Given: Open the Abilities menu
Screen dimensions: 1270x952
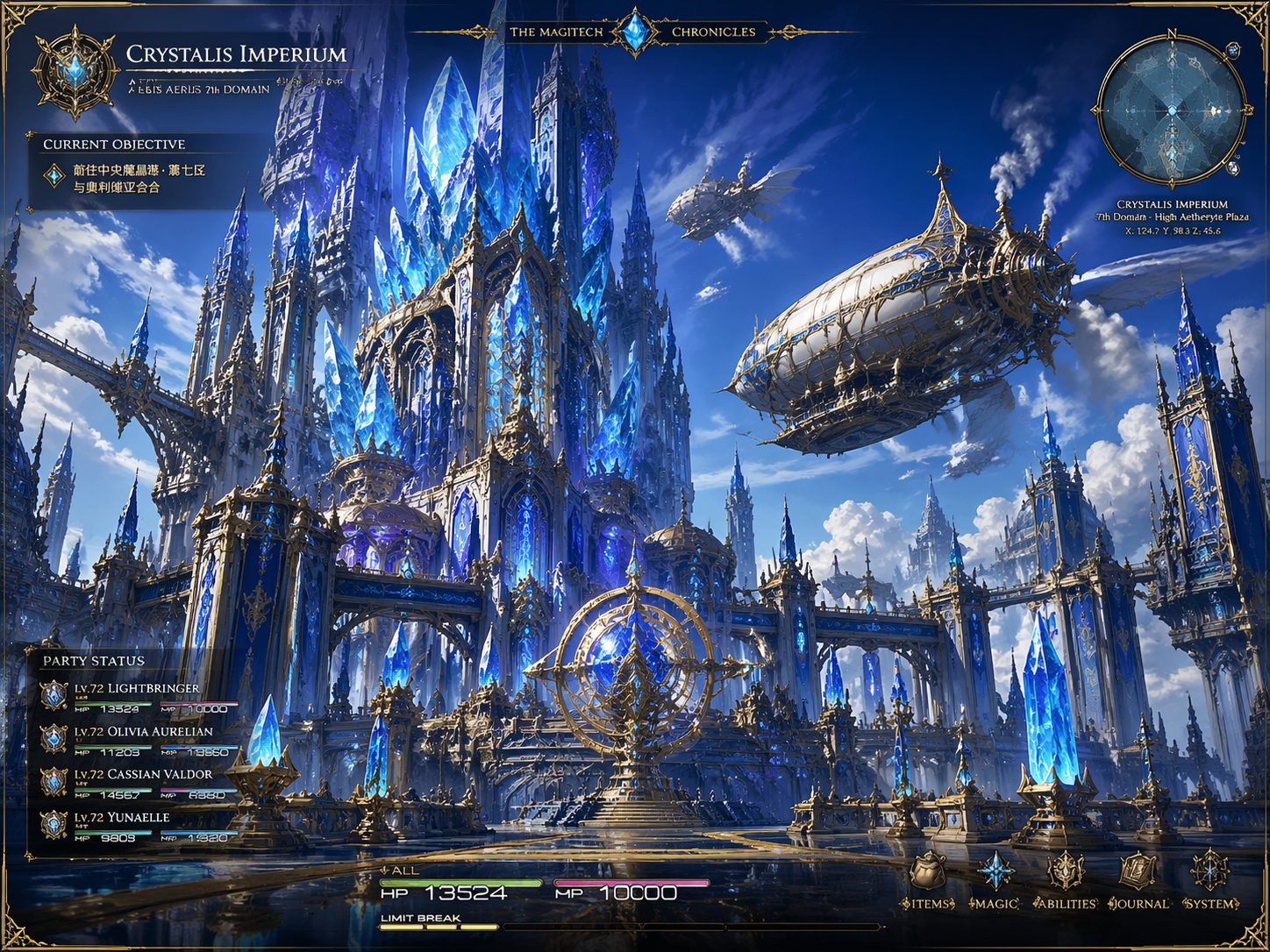Looking at the screenshot, I should coord(1066,879).
